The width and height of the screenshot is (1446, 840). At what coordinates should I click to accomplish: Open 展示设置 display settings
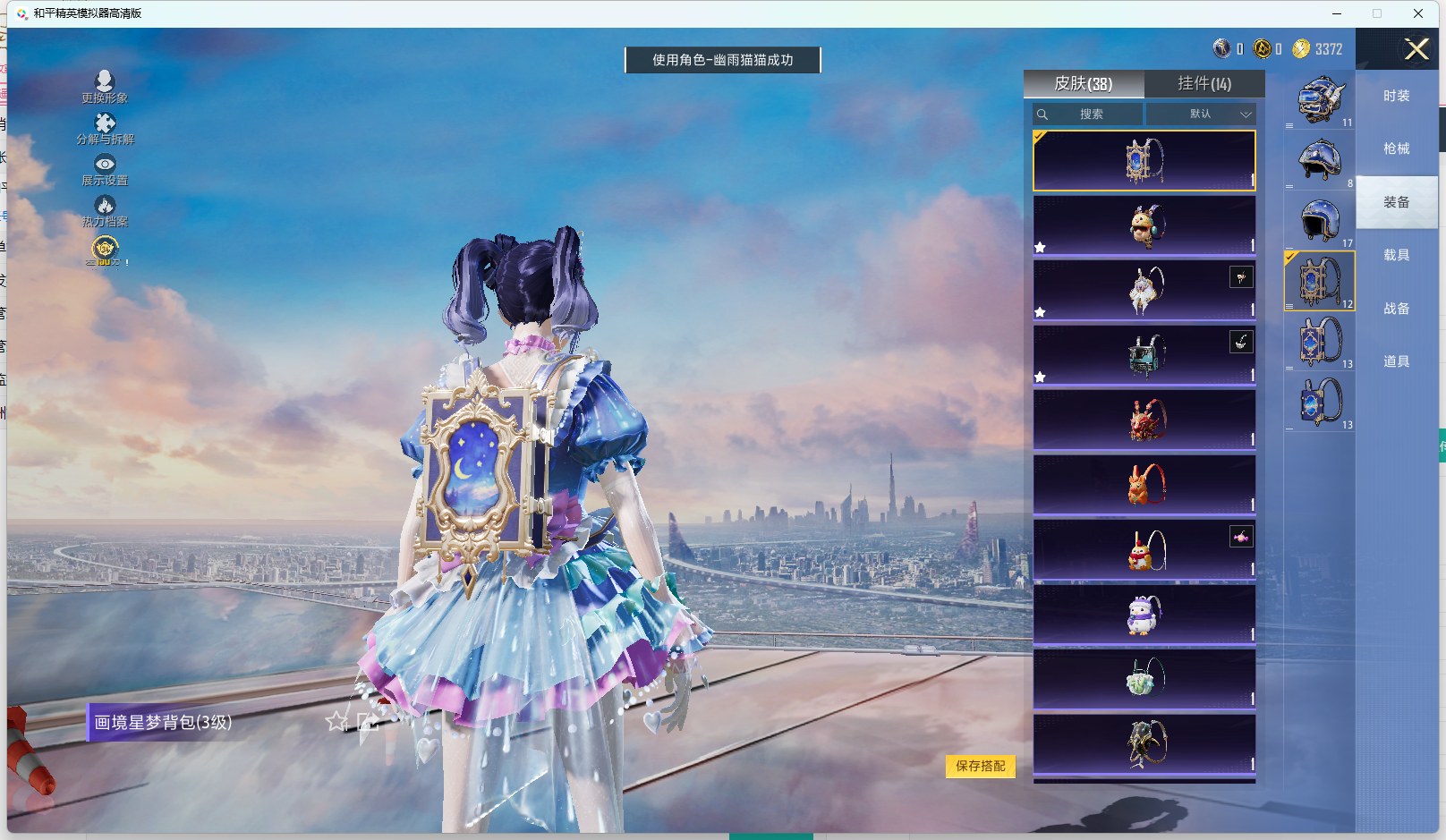(x=105, y=169)
